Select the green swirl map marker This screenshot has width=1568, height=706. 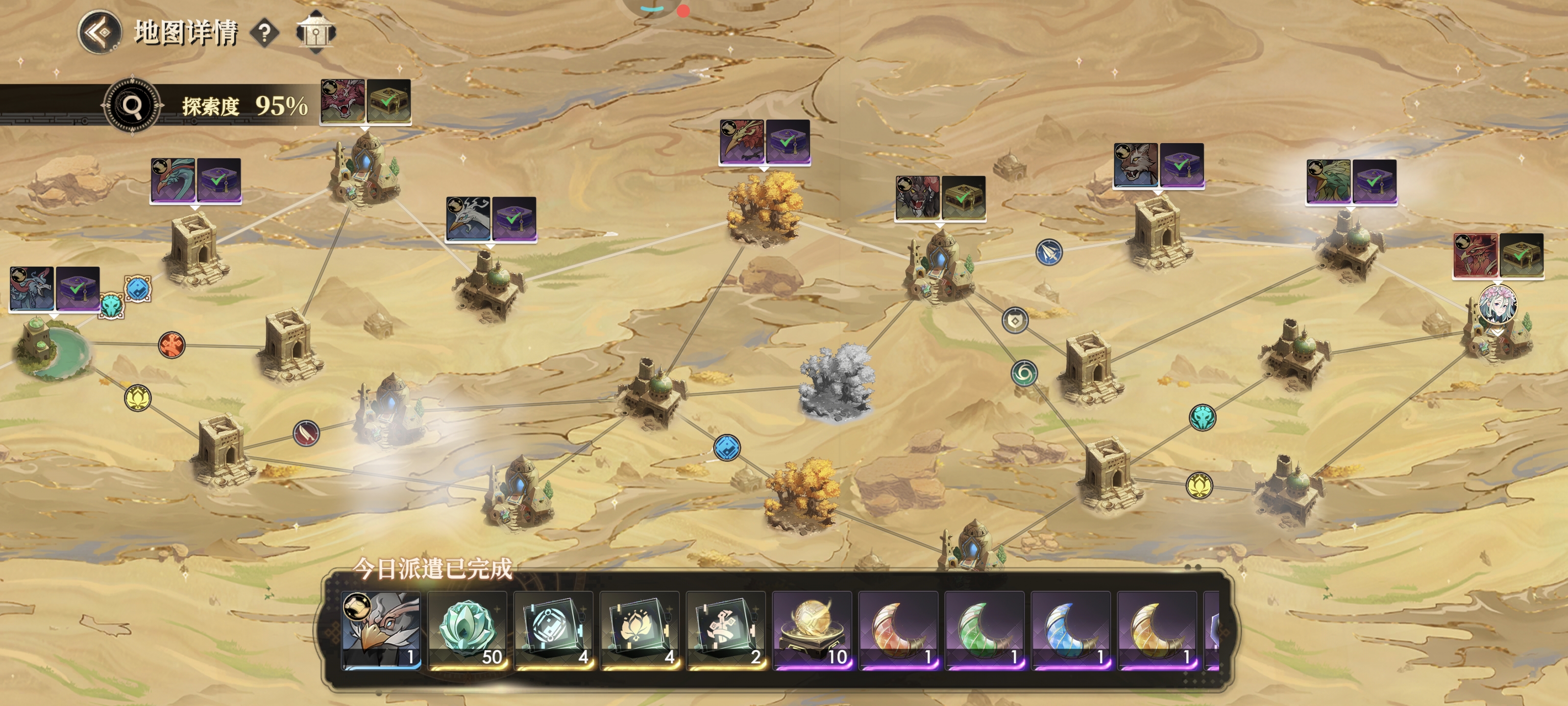[x=1024, y=373]
